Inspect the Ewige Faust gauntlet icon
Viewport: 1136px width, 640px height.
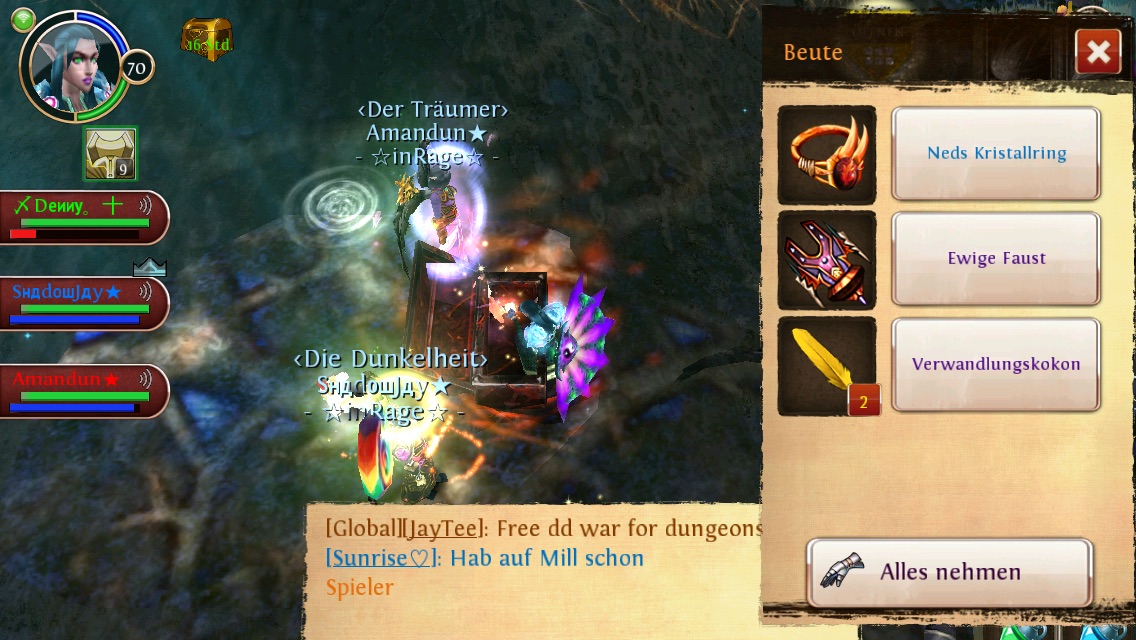point(827,259)
